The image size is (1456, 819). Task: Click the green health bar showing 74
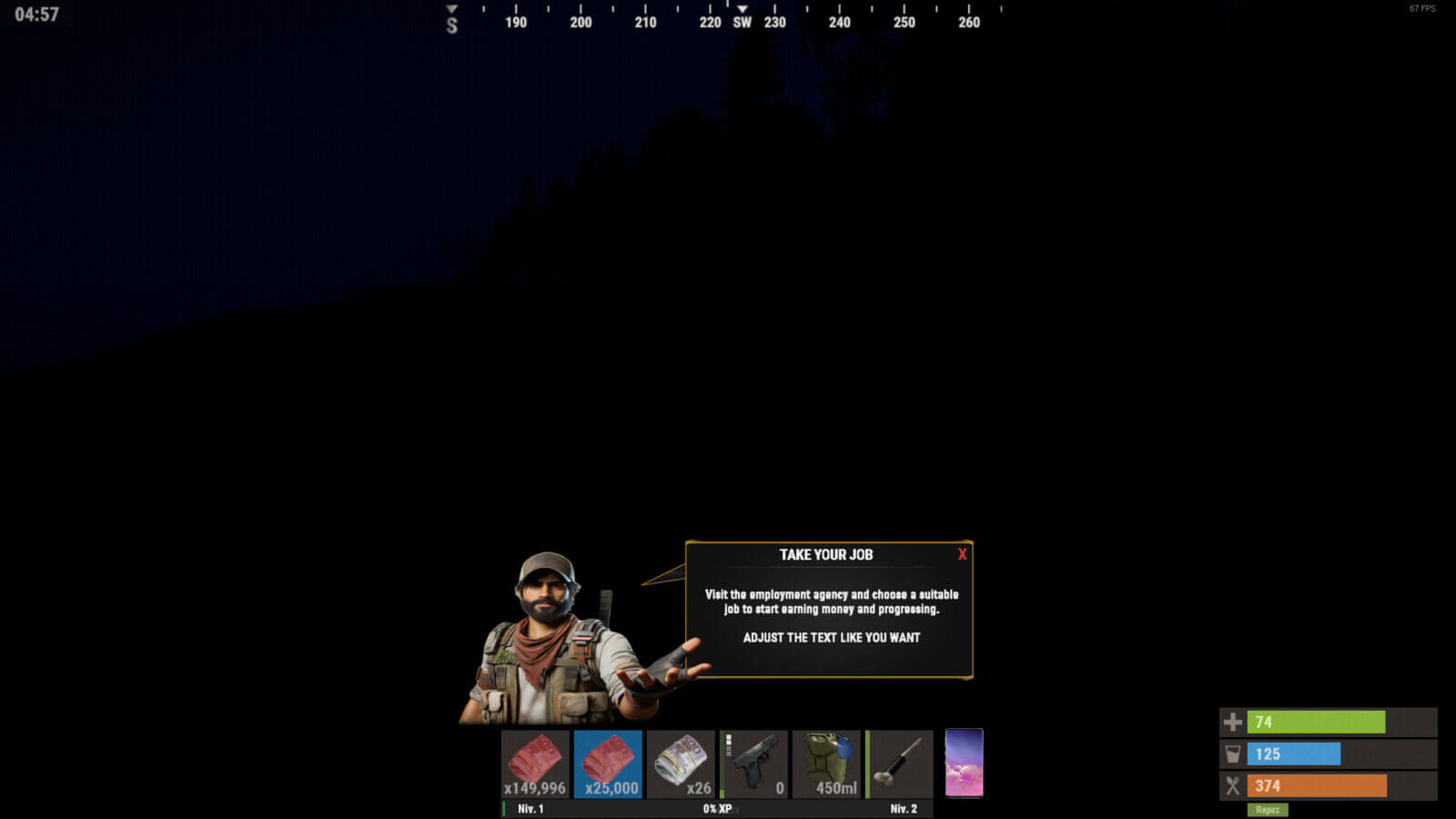coord(1317,722)
